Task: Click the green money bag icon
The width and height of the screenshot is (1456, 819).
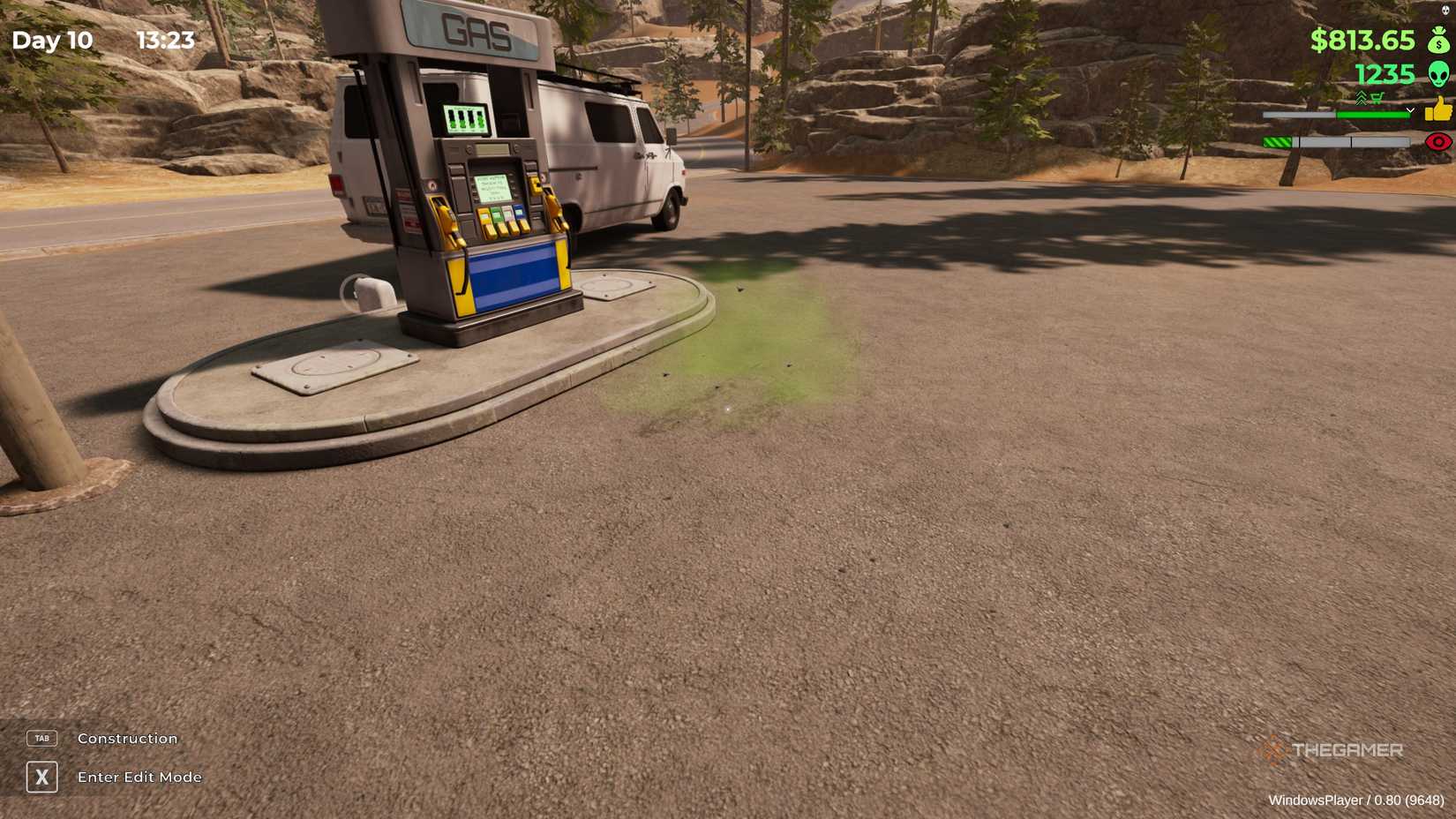Action: pyautogui.click(x=1438, y=41)
